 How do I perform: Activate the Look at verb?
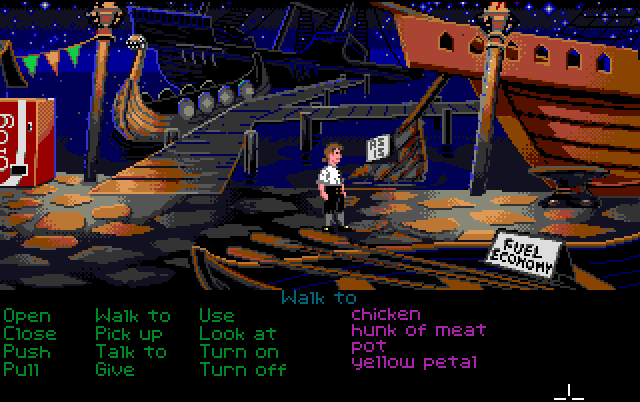coord(237,334)
